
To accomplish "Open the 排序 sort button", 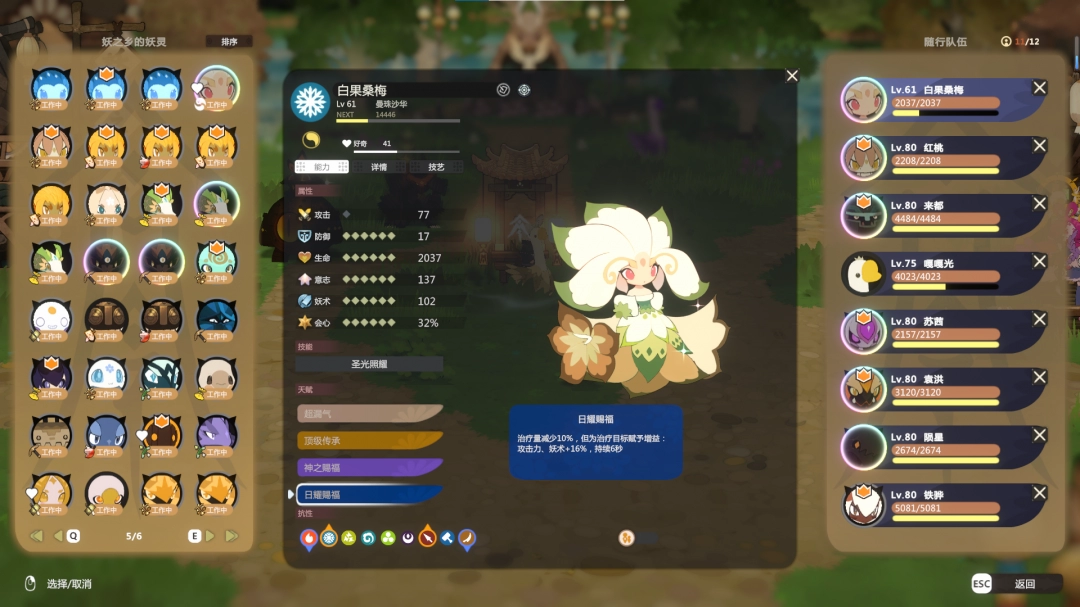I will click(228, 42).
